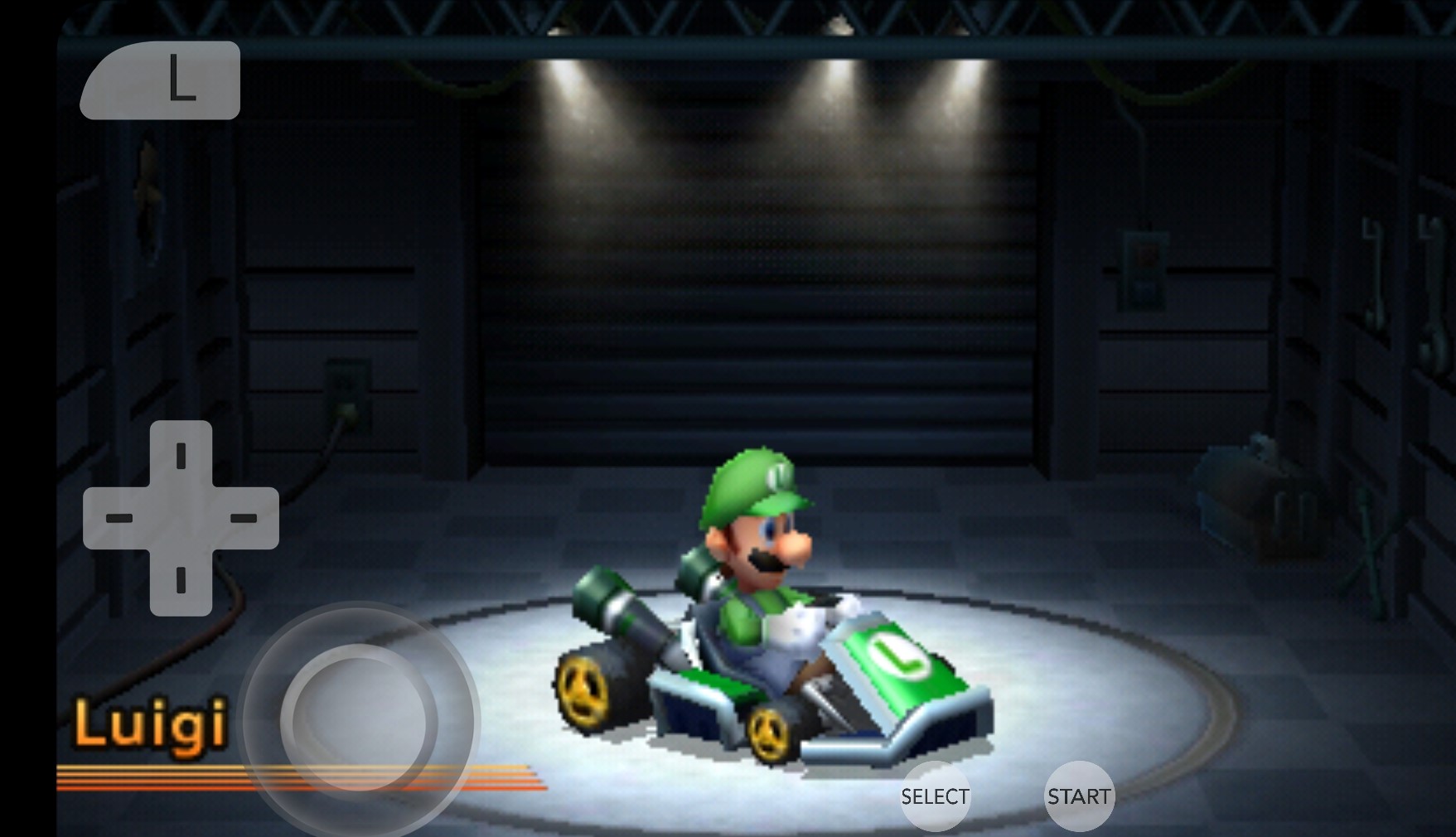
Task: Click the START button
Action: [x=1078, y=796]
